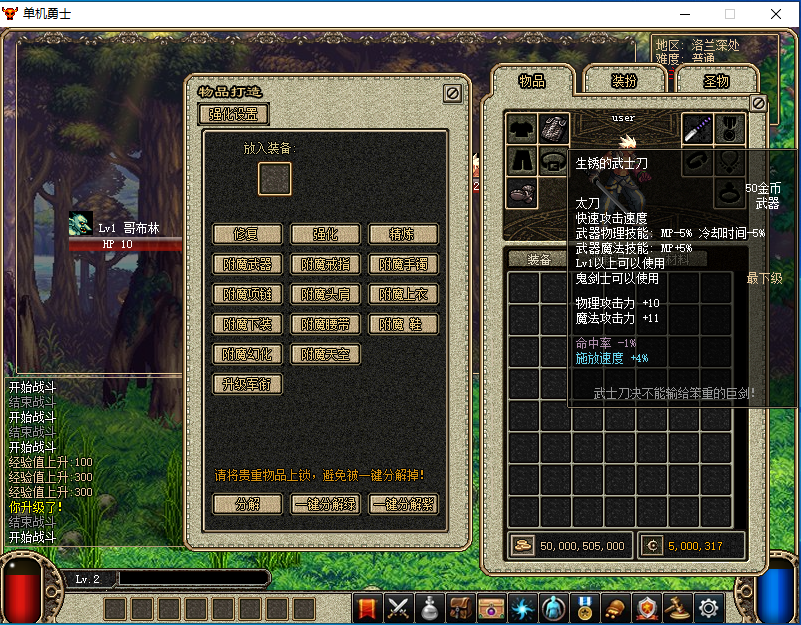Choose 一键分解紫 disassemble purple button
Viewport: 801px width, 625px height.
point(403,504)
